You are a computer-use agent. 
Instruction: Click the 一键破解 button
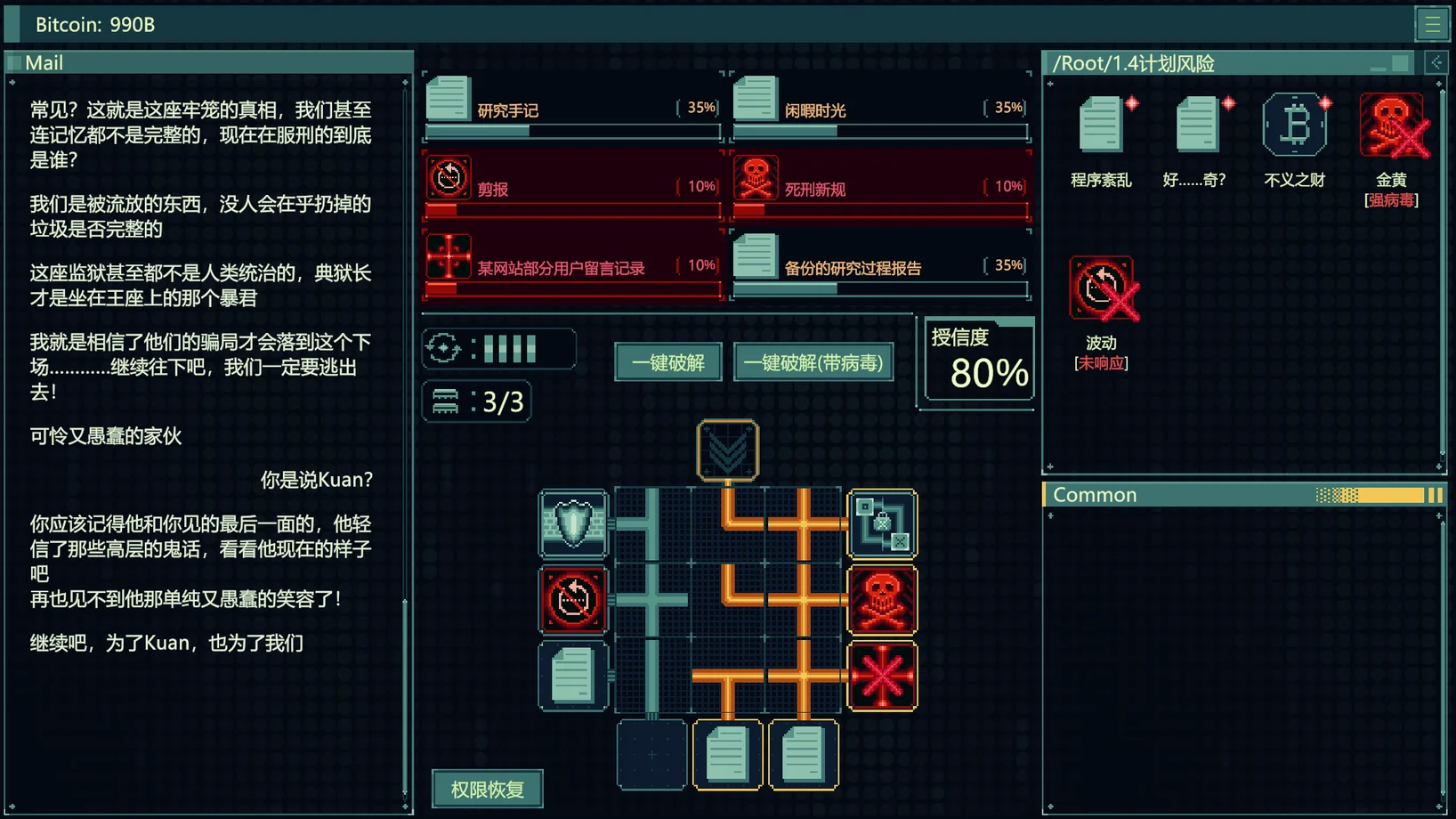point(667,362)
